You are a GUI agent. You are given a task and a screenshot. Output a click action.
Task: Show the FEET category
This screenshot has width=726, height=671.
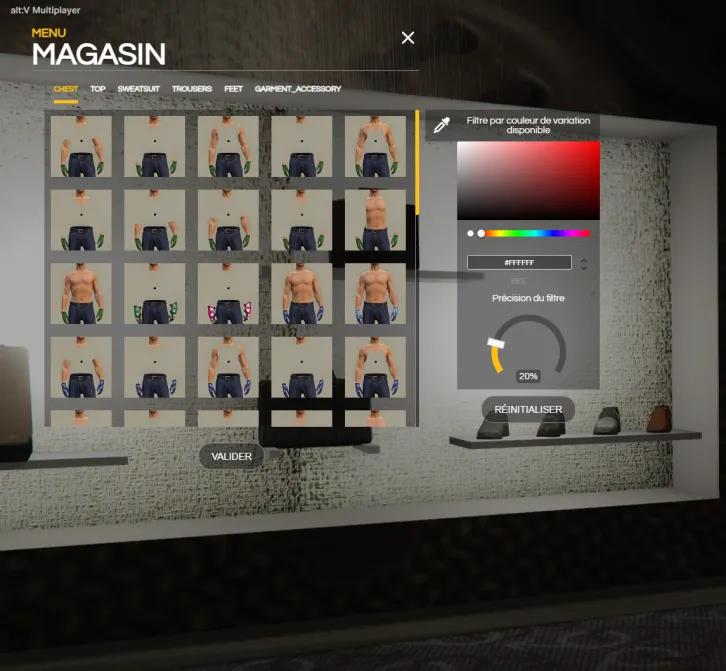[x=233, y=89]
